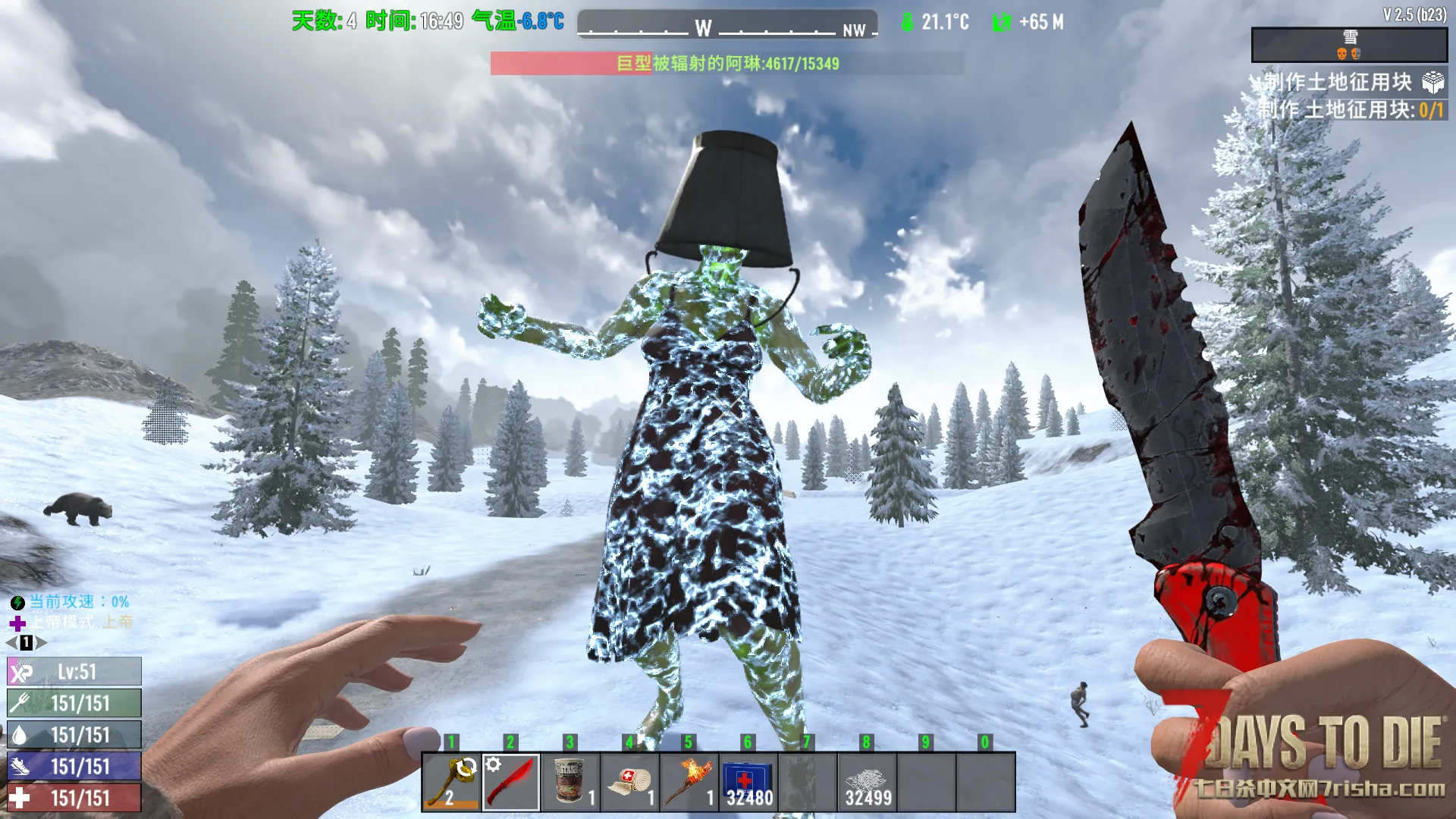The width and height of the screenshot is (1456, 819).
Task: Click the right arrow beside page number
Action: click(42, 643)
